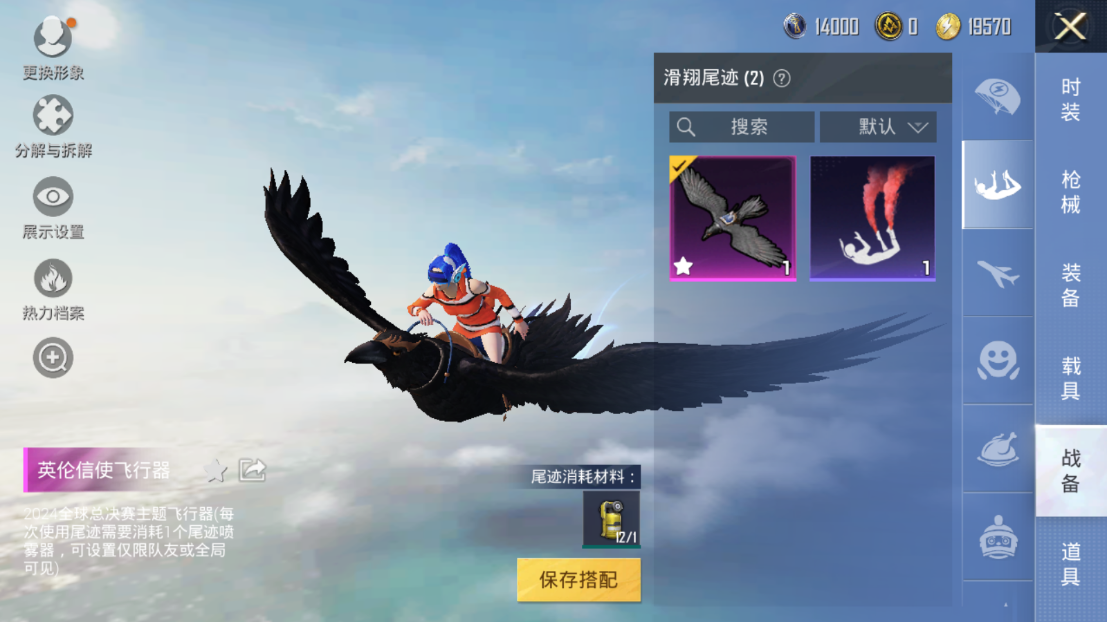Close the inventory screen with the X
1107x622 pixels.
pyautogui.click(x=1070, y=26)
